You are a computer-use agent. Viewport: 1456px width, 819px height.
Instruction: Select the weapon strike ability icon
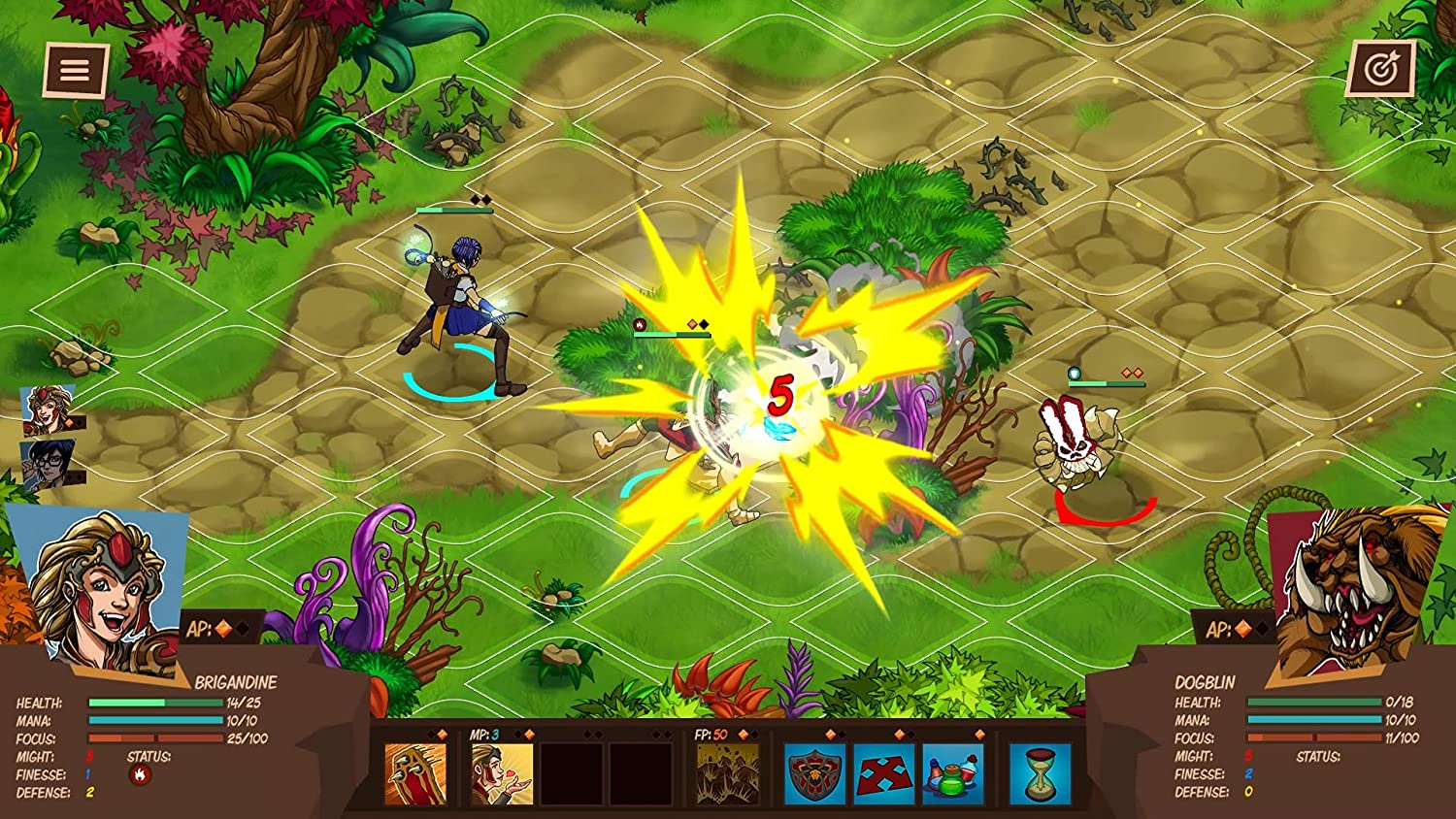click(x=415, y=773)
